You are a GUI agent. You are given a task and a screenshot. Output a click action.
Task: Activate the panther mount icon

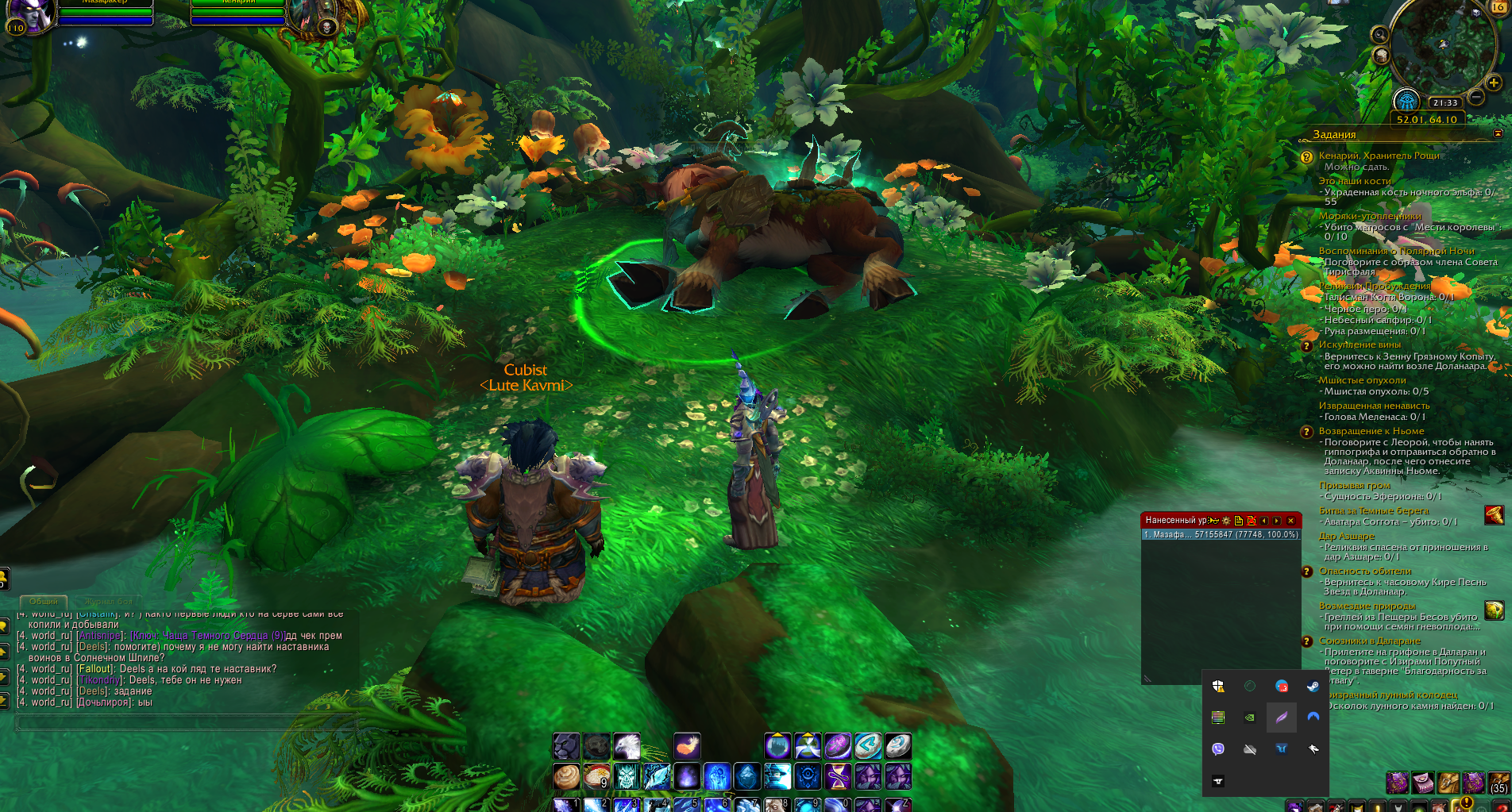pyautogui.click(x=566, y=746)
